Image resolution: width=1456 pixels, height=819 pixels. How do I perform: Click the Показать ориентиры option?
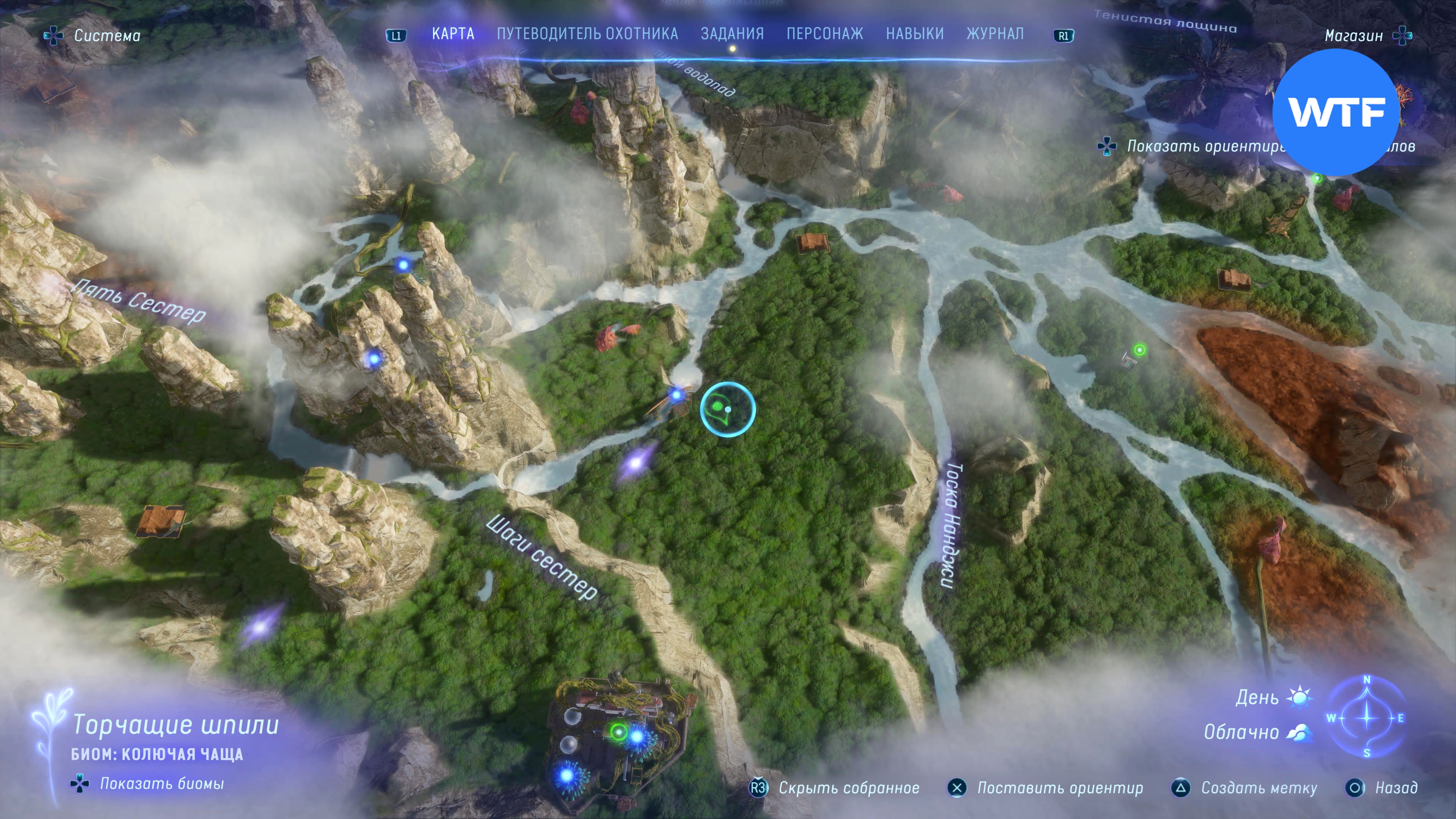[1204, 146]
